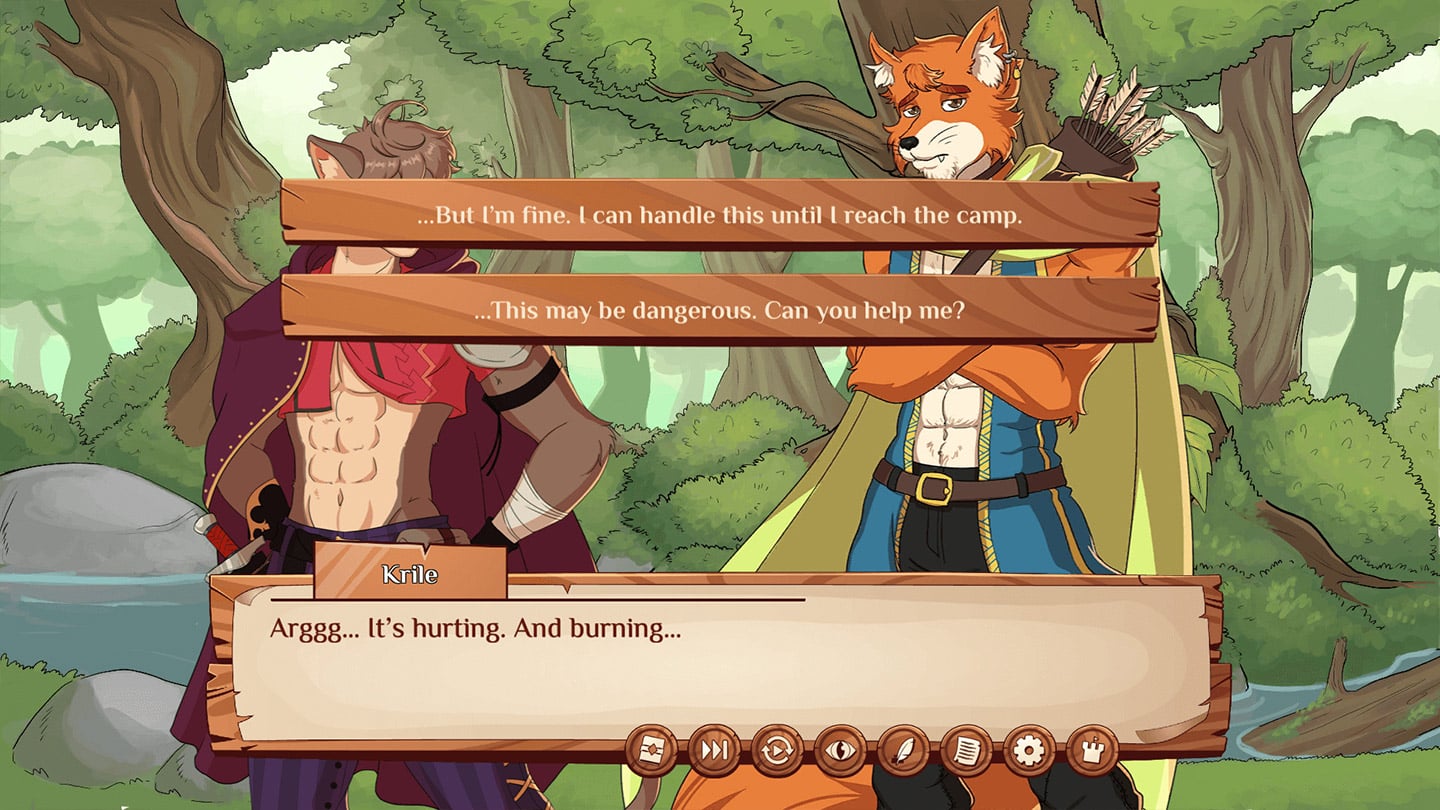This screenshot has width=1440, height=810.
Task: Click the castle tower icon button
Action: click(x=1092, y=751)
